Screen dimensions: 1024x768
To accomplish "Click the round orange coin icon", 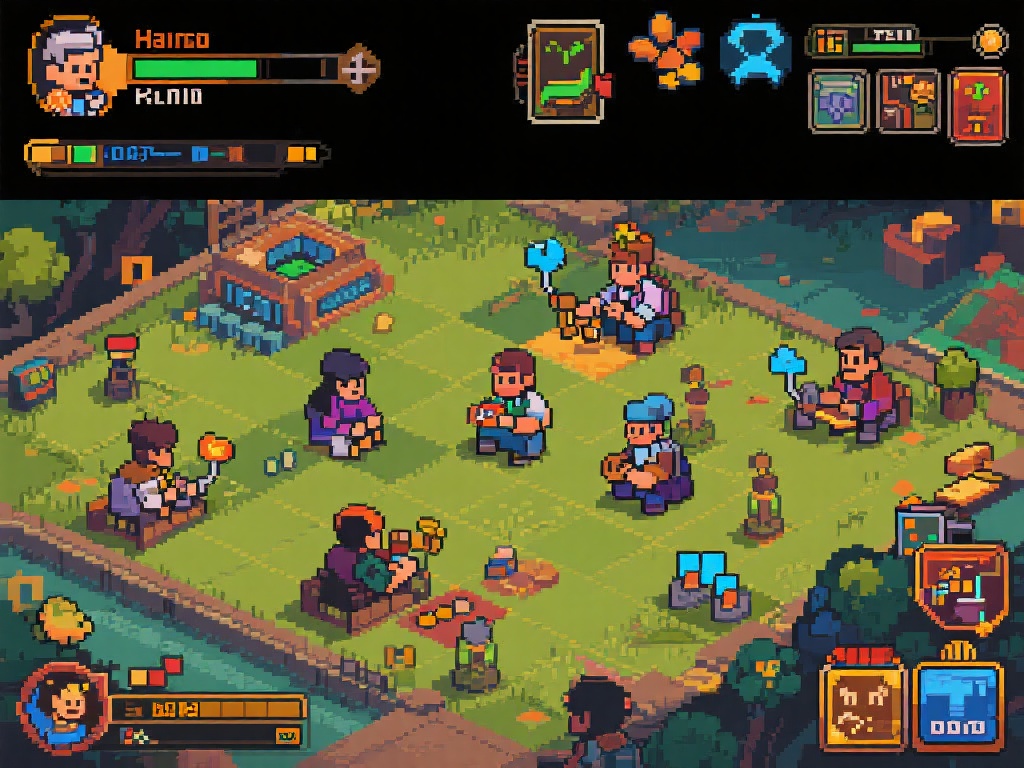I will pyautogui.click(x=990, y=41).
